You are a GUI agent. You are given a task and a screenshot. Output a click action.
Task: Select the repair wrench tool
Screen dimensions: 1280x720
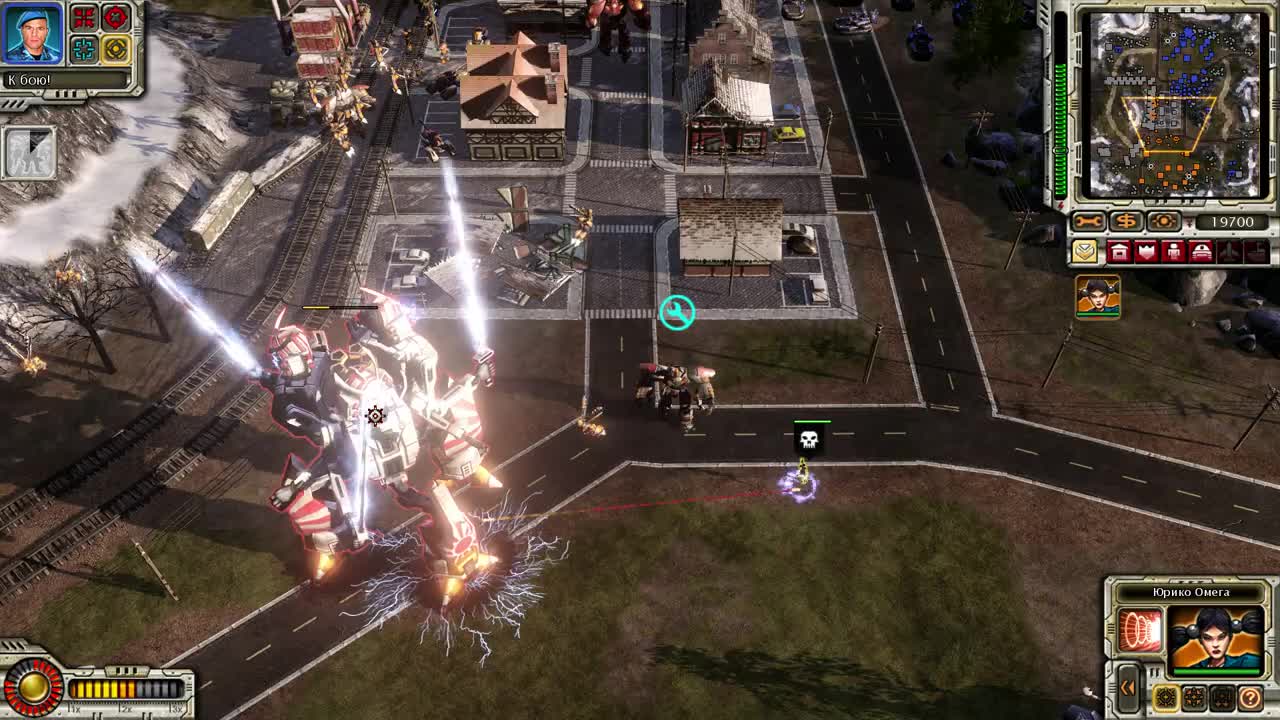point(1087,220)
